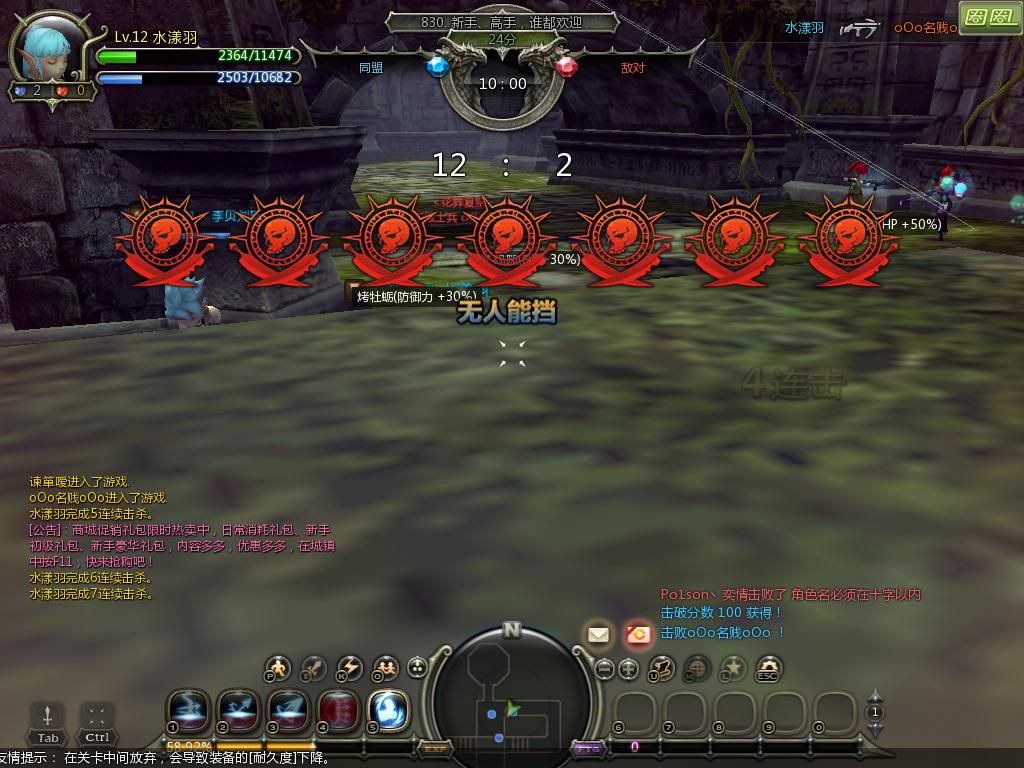Image resolution: width=1024 pixels, height=768 pixels.
Task: Open the character info menu button (P)
Action: (x=277, y=668)
